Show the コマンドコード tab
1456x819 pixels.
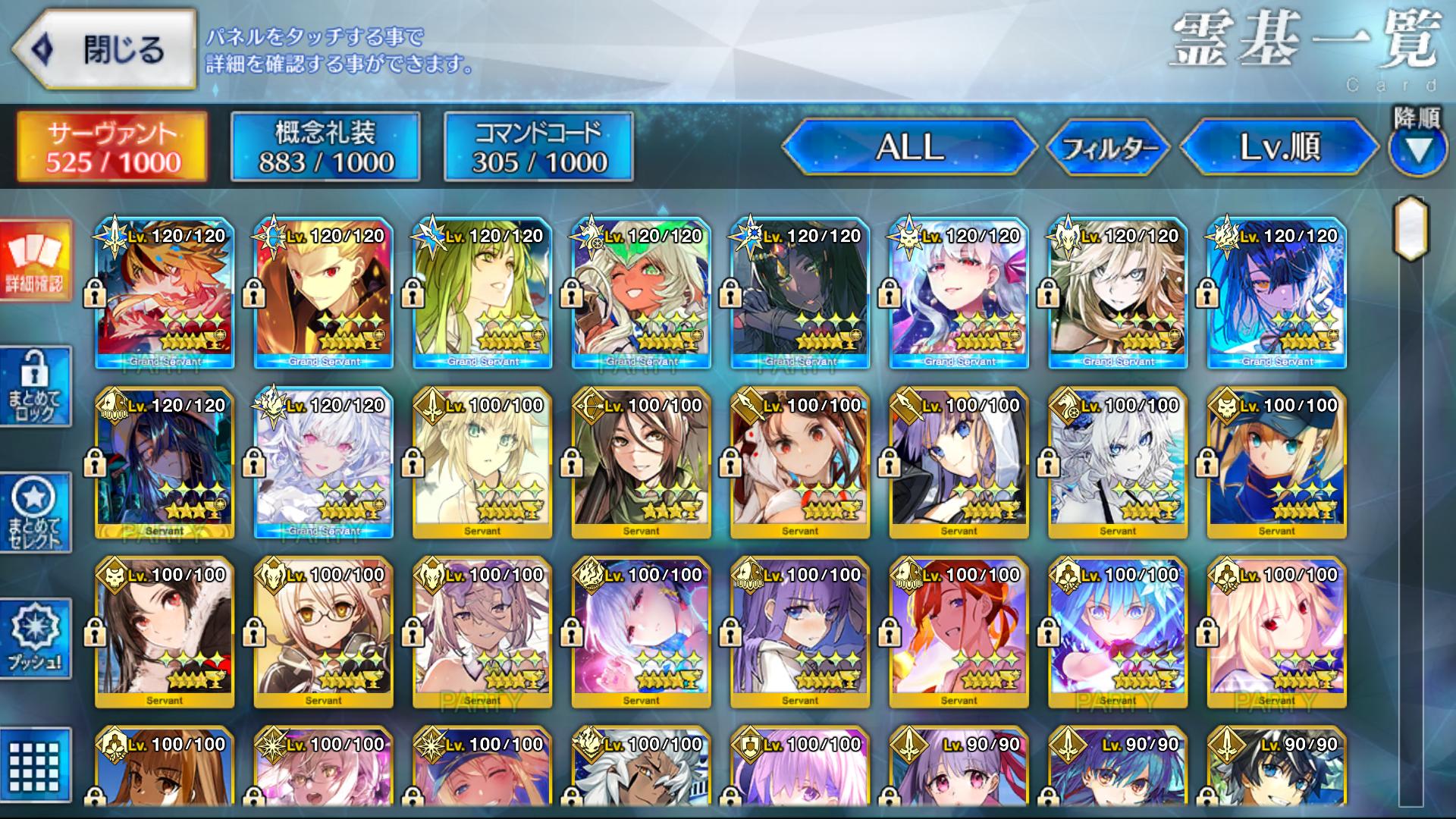[x=538, y=147]
